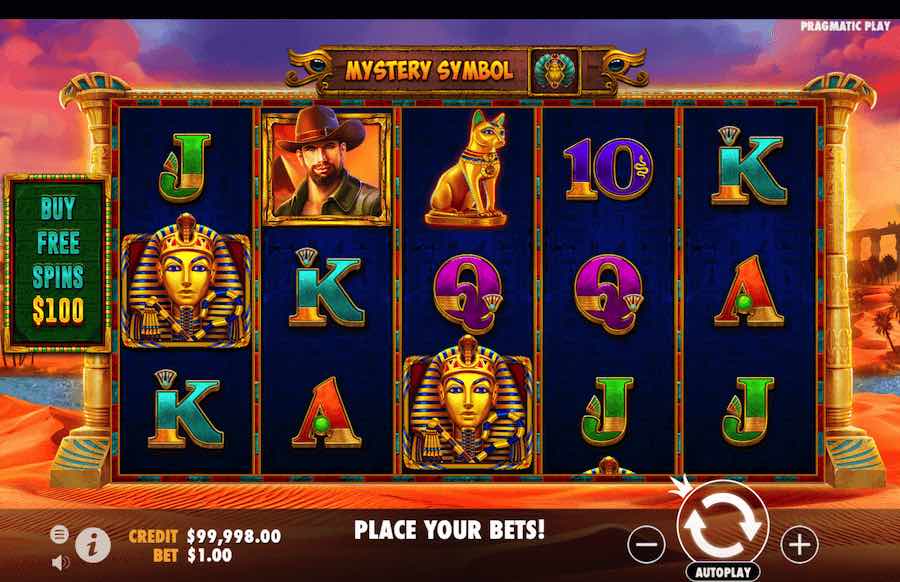Show the game info paytable
Image resolution: width=900 pixels, height=582 pixels.
[92, 543]
